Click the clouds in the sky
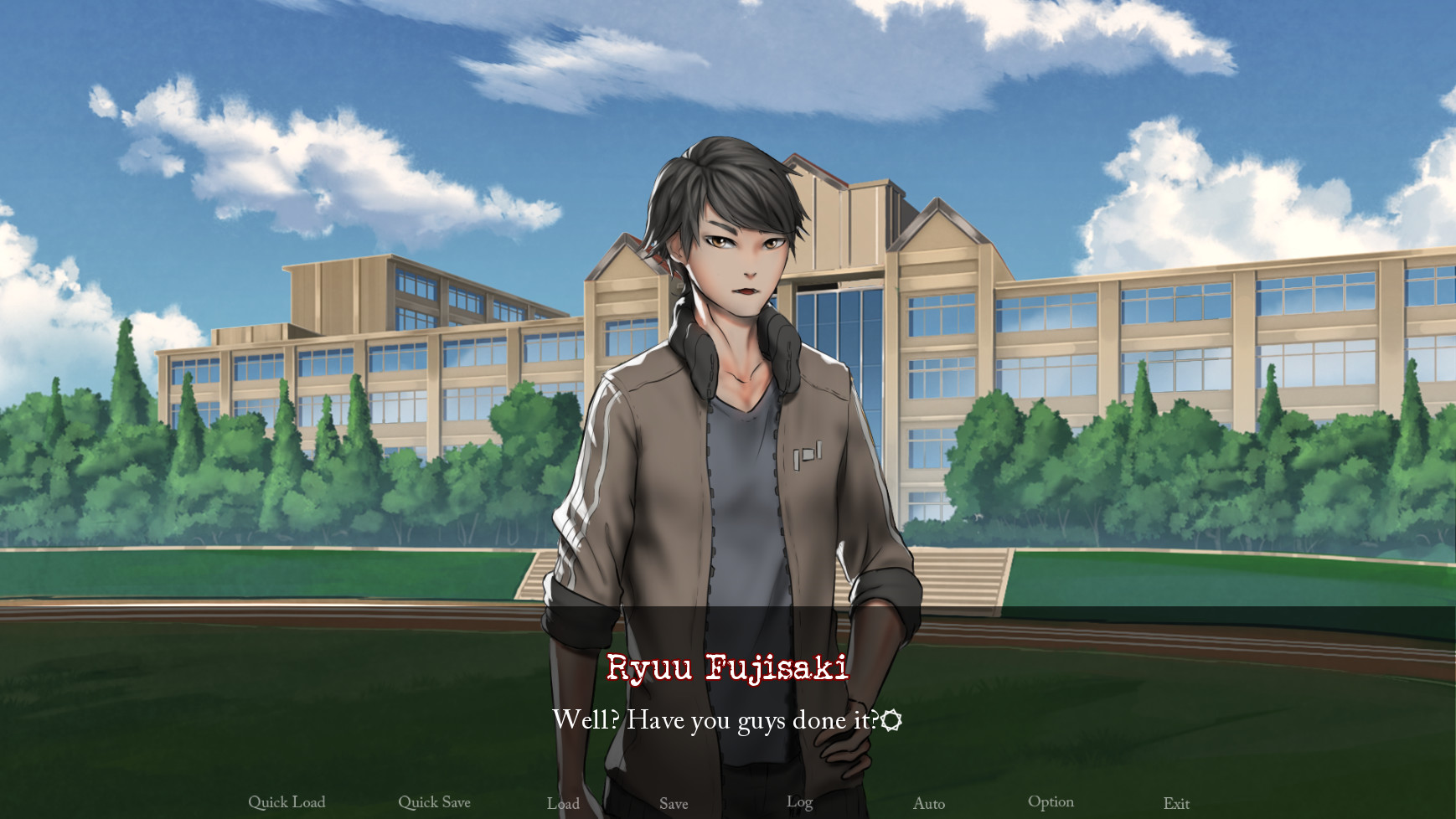Viewport: 1456px width, 819px height. 1173,84
